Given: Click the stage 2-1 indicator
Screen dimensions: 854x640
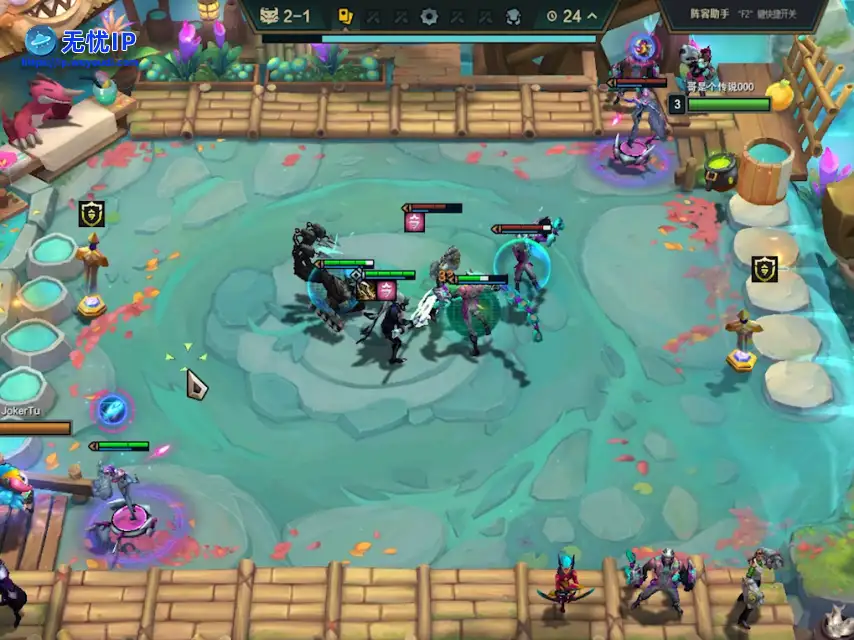Looking at the screenshot, I should click(x=283, y=16).
